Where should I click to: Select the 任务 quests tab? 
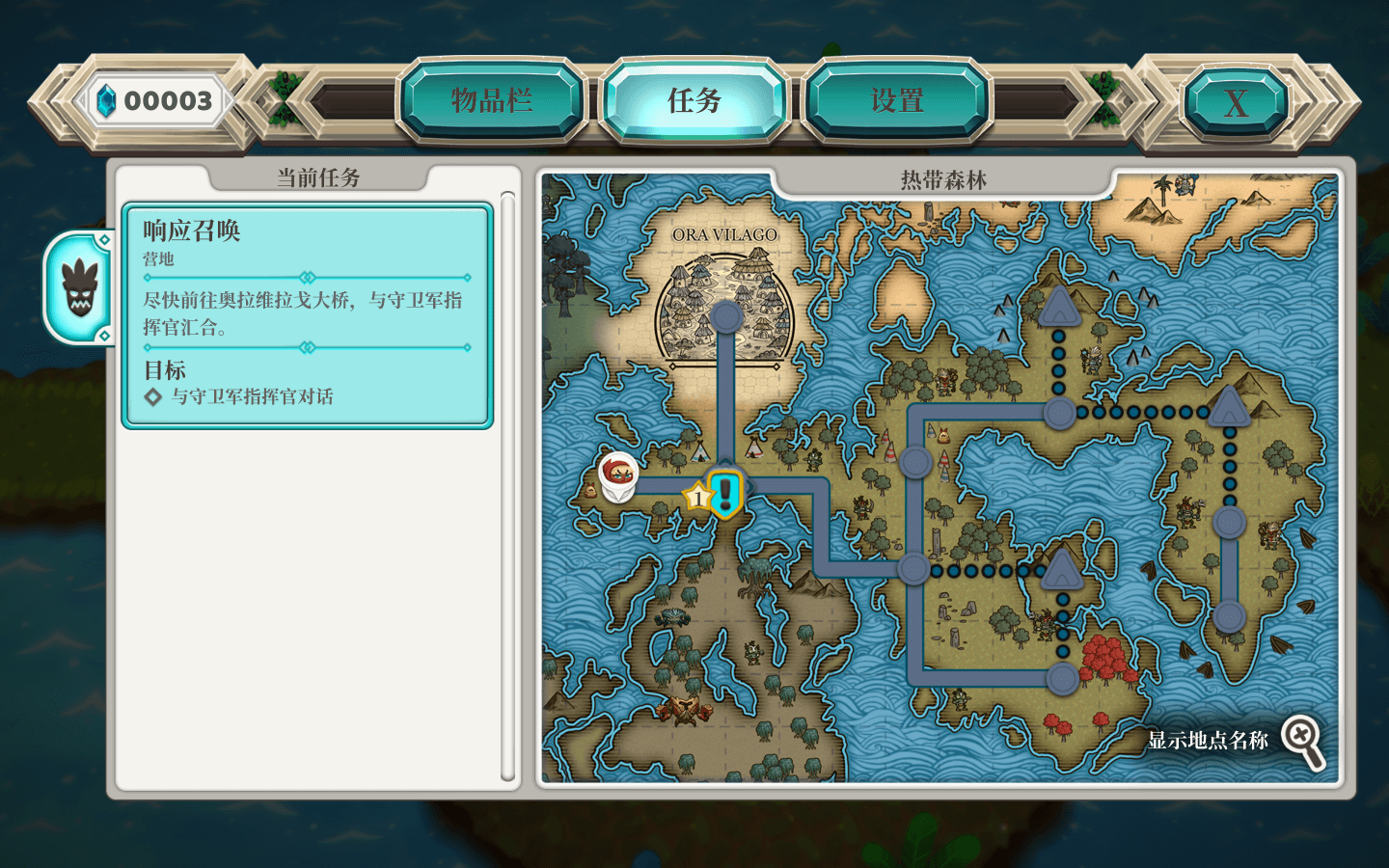click(694, 99)
